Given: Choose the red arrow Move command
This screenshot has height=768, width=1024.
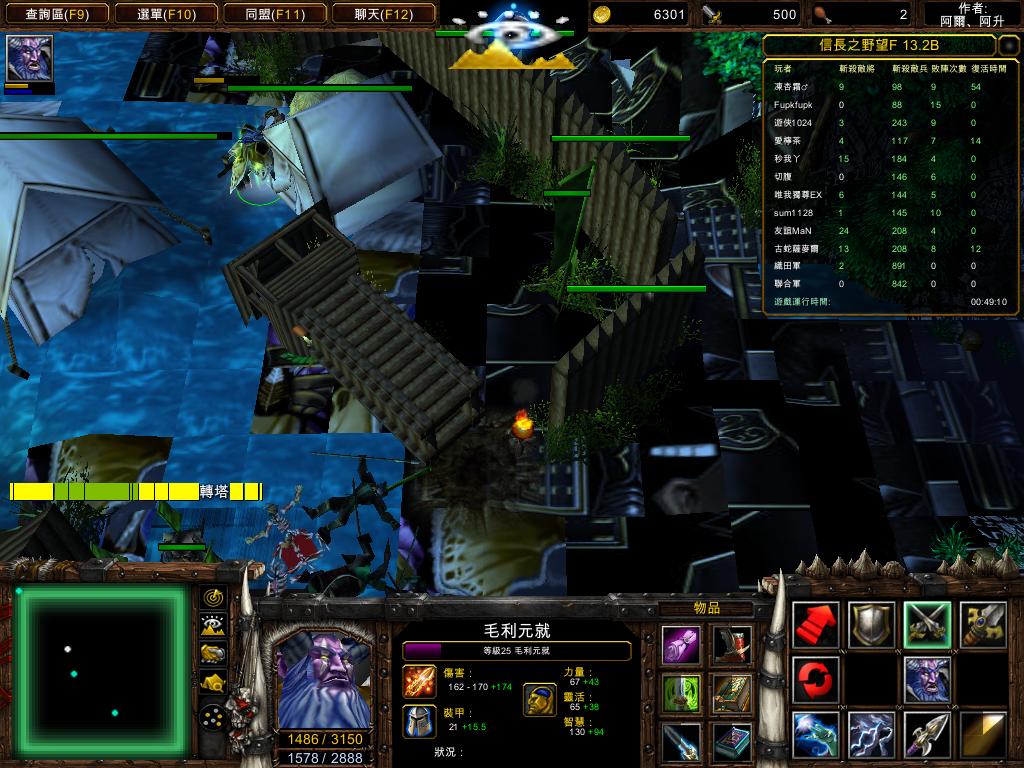Looking at the screenshot, I should pos(816,625).
